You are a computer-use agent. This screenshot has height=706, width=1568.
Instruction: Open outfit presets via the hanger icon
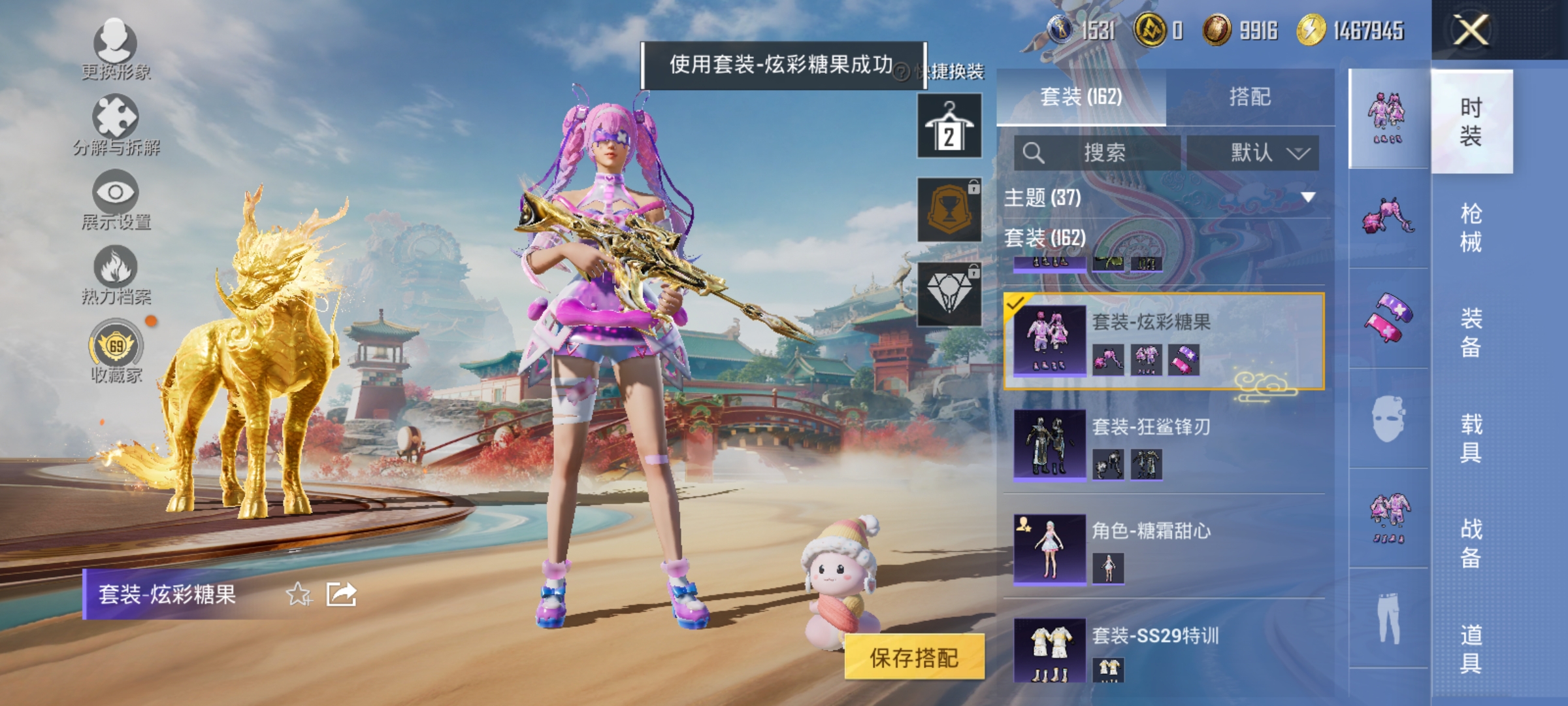[x=949, y=124]
